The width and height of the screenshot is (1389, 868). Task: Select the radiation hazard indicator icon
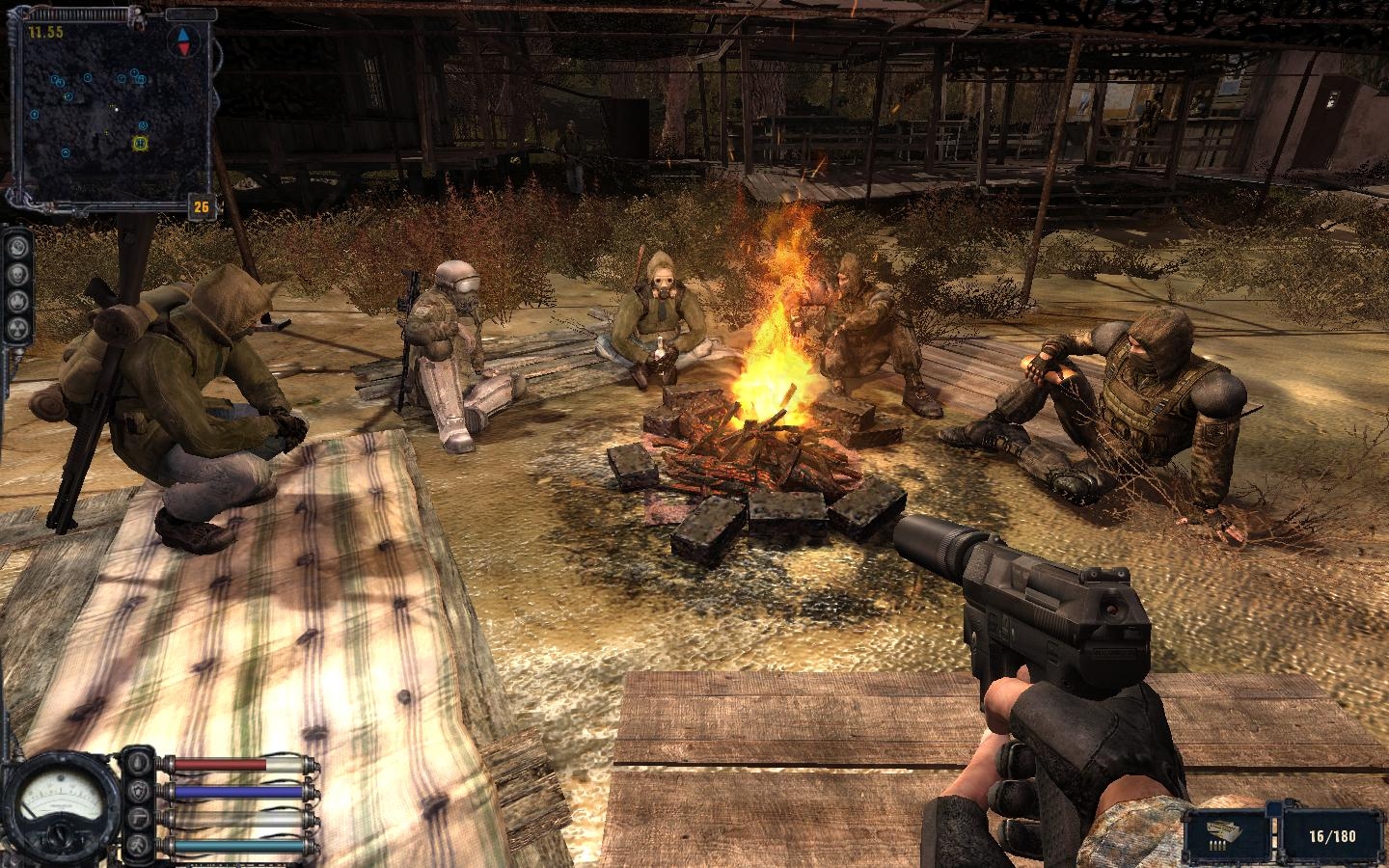coord(17,328)
